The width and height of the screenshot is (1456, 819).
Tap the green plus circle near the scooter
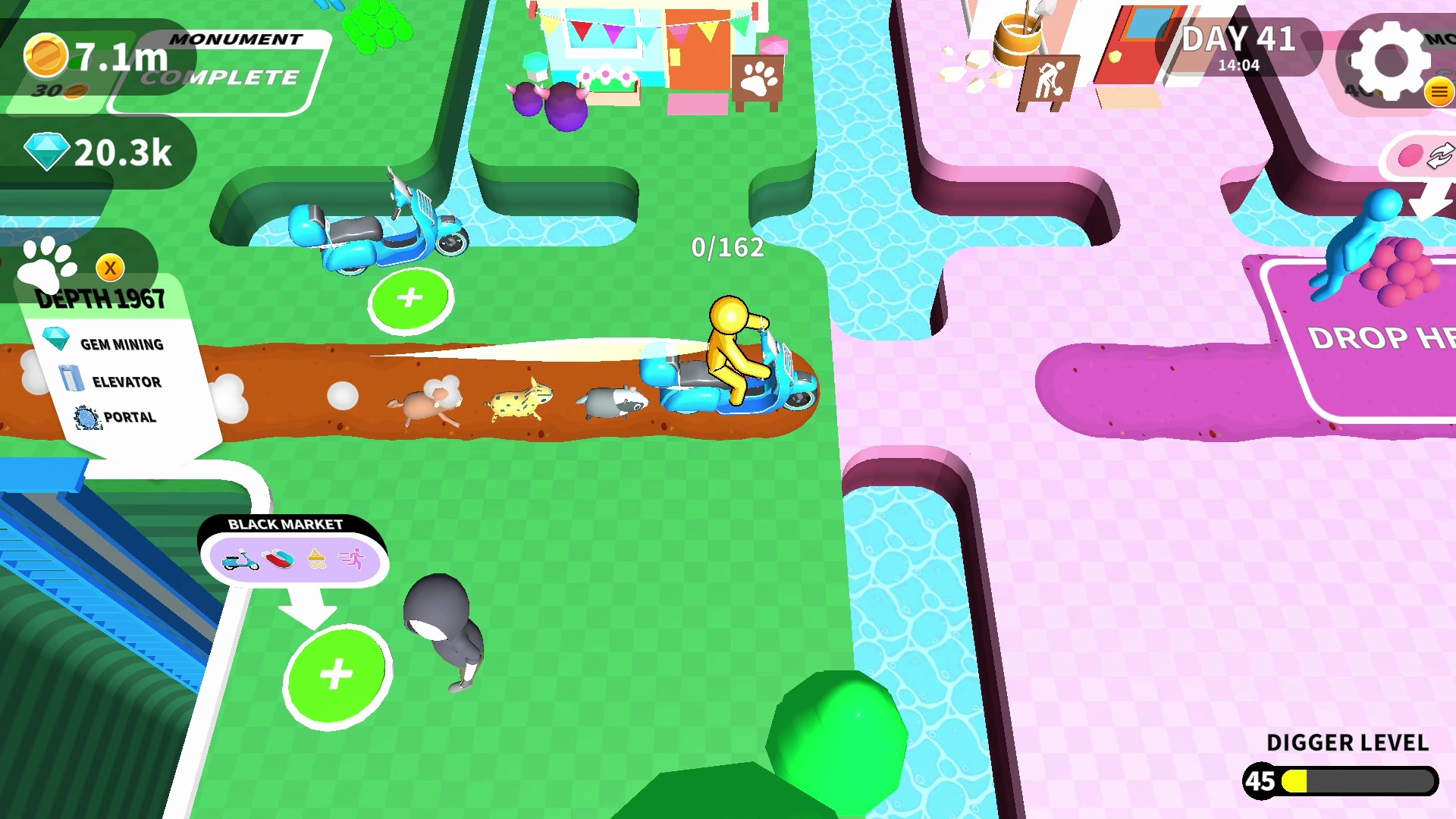[409, 298]
